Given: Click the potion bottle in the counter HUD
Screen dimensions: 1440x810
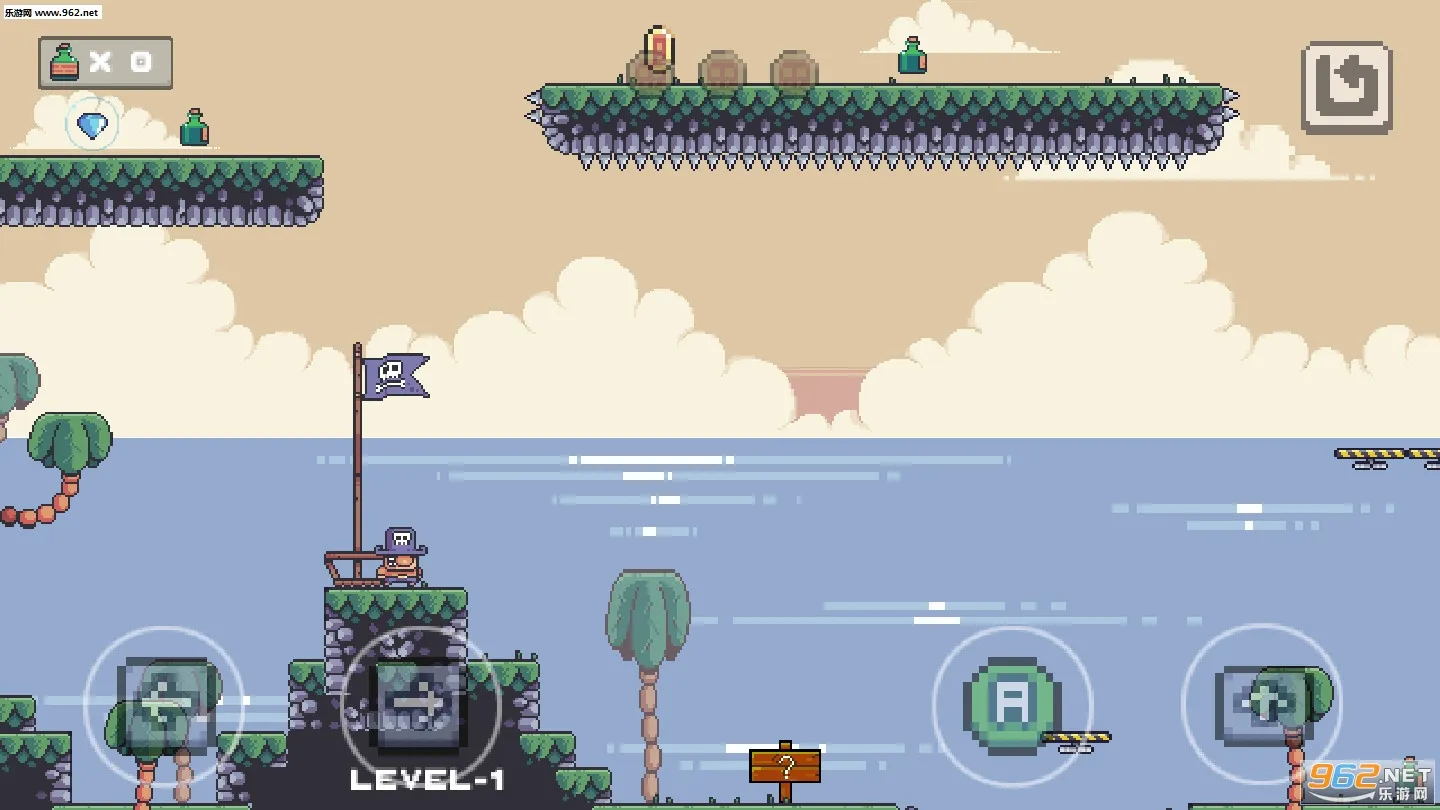Looking at the screenshot, I should [62, 62].
